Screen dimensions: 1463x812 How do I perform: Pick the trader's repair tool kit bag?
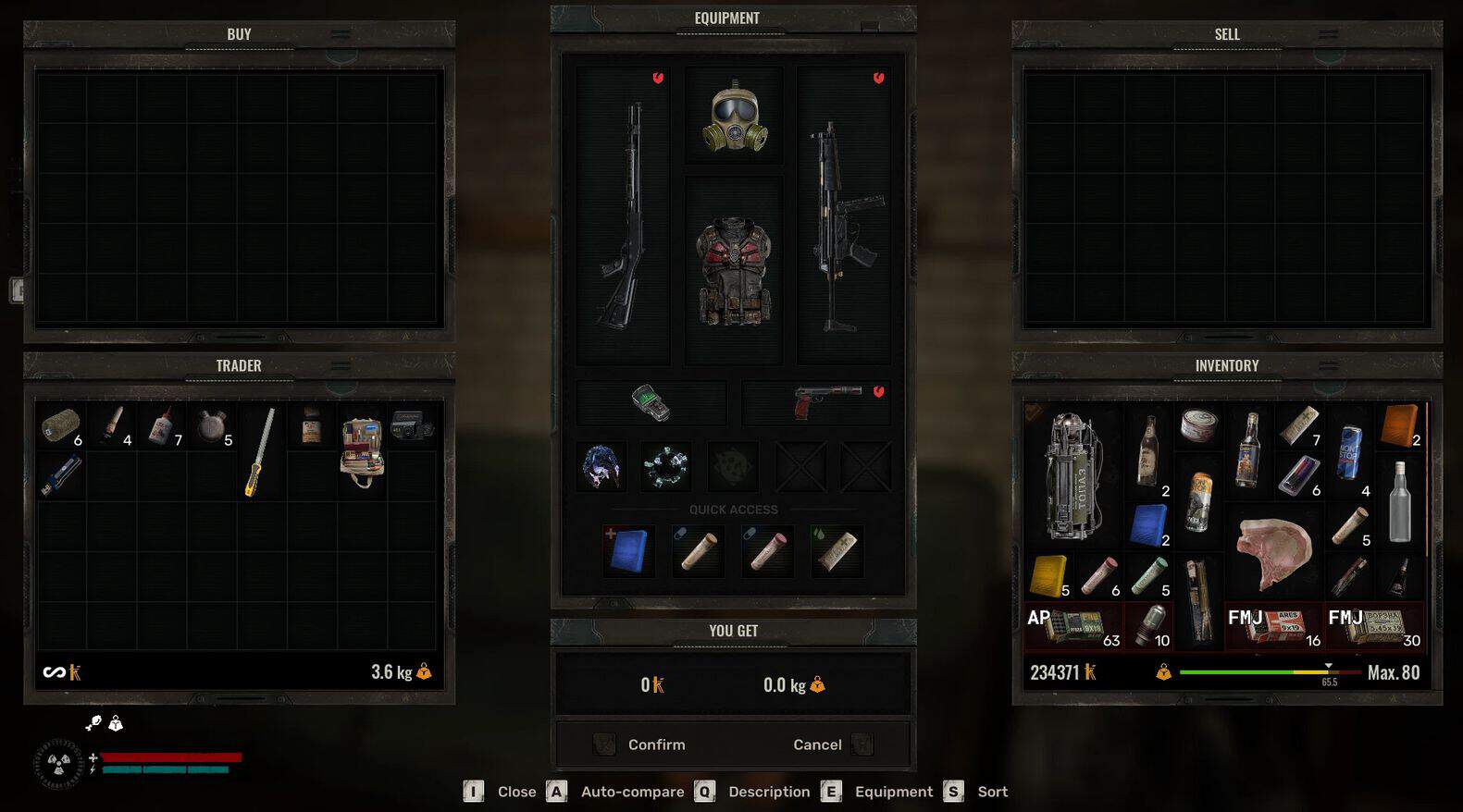point(362,450)
